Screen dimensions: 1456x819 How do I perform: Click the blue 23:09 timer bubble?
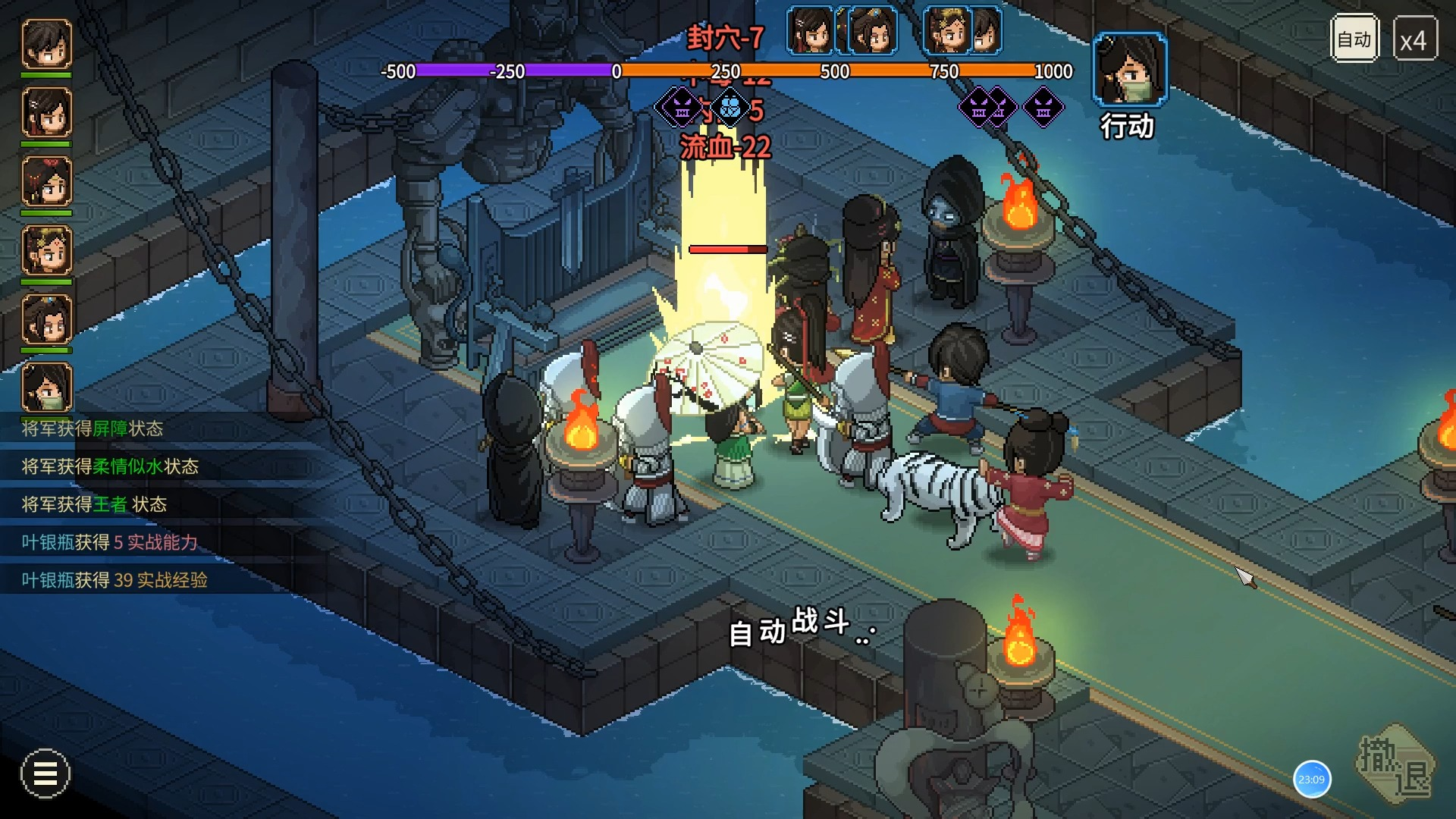click(x=1311, y=779)
